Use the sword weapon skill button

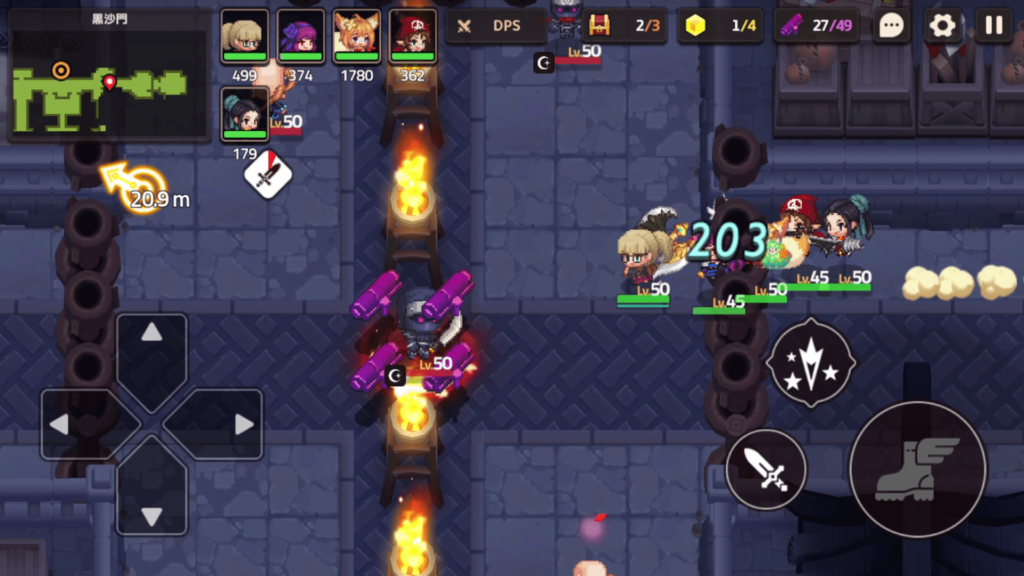coord(766,469)
